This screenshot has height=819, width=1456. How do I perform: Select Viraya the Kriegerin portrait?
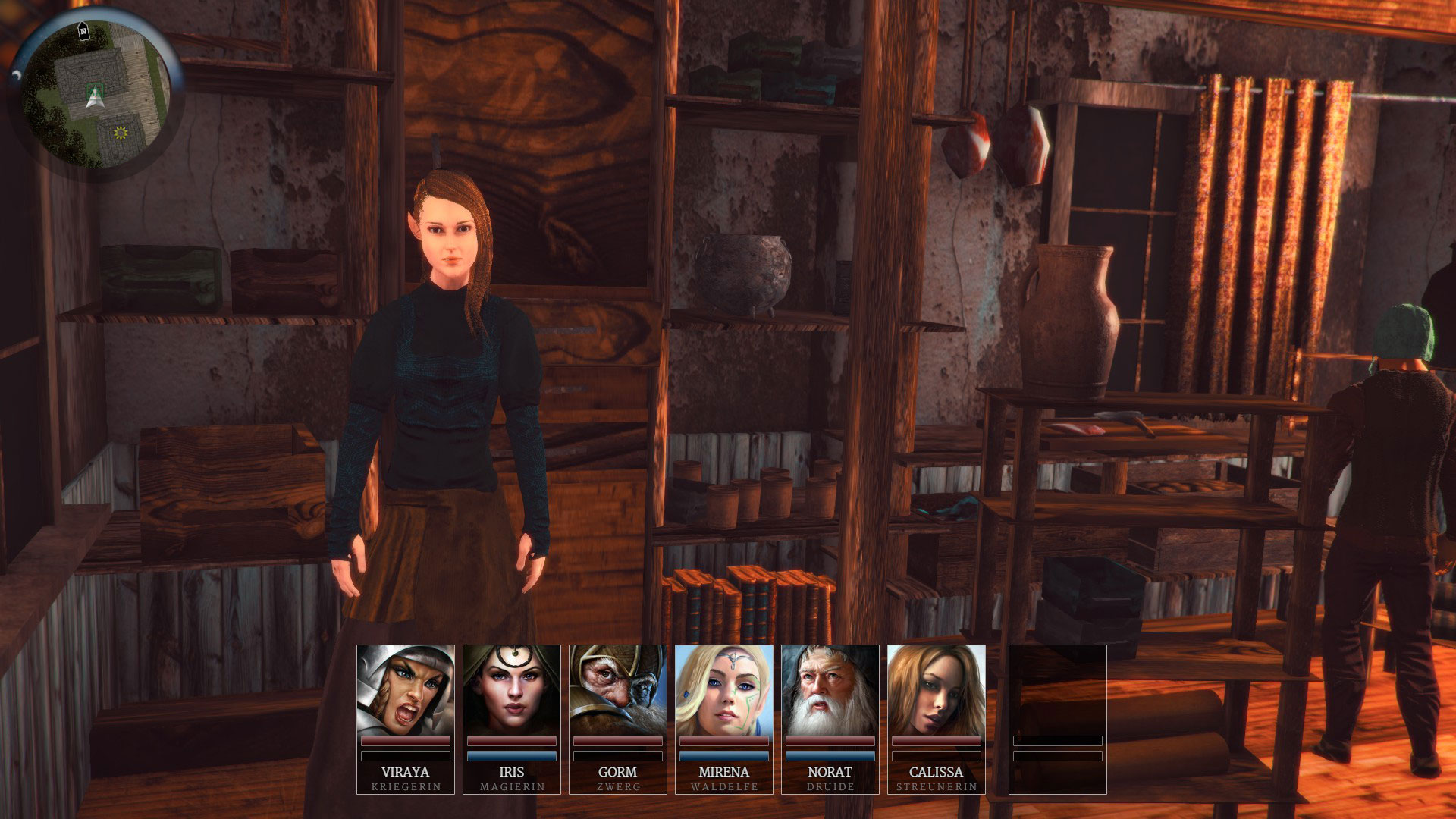tap(406, 691)
